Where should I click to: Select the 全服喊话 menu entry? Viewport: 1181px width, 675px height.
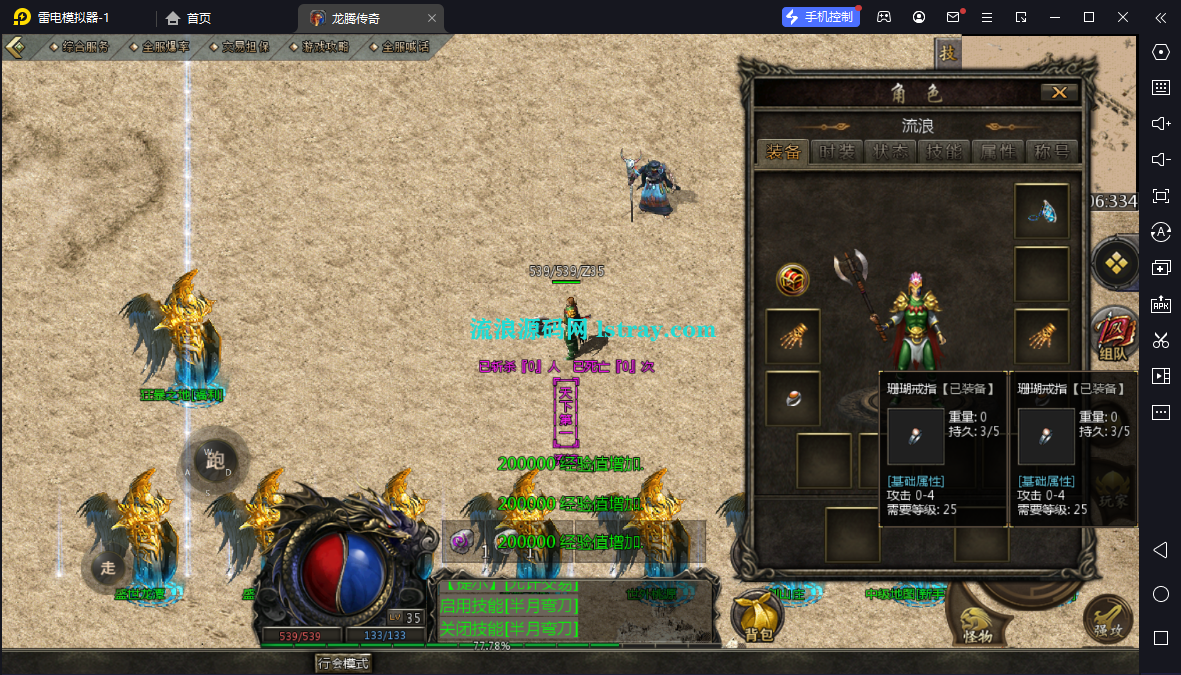400,46
